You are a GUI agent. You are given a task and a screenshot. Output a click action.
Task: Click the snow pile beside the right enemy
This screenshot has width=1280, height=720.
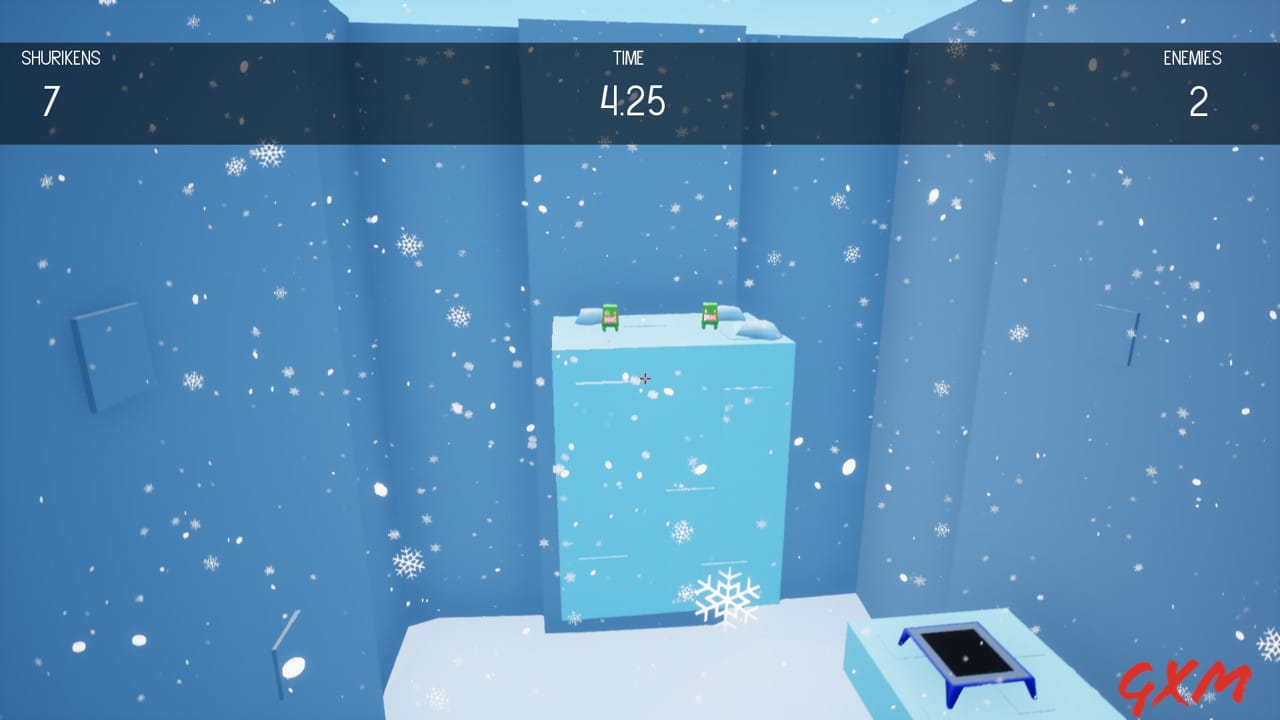[757, 324]
